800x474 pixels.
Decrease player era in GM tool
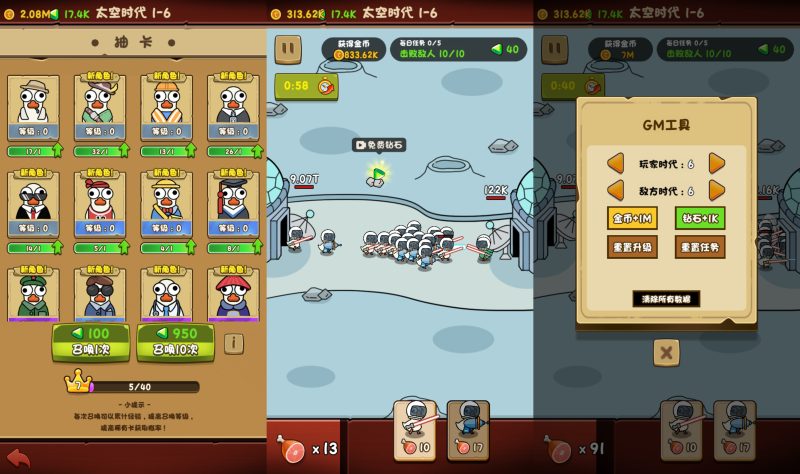coord(616,163)
